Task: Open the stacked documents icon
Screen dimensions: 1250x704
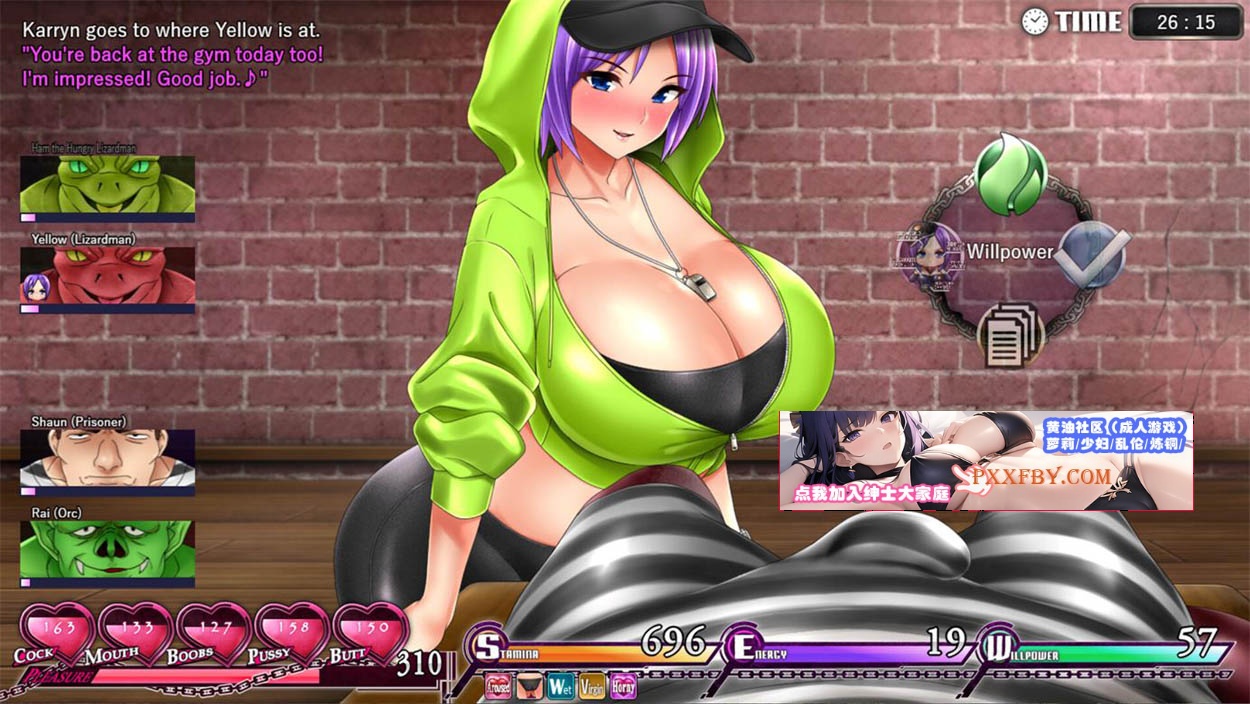Action: 1010,334
